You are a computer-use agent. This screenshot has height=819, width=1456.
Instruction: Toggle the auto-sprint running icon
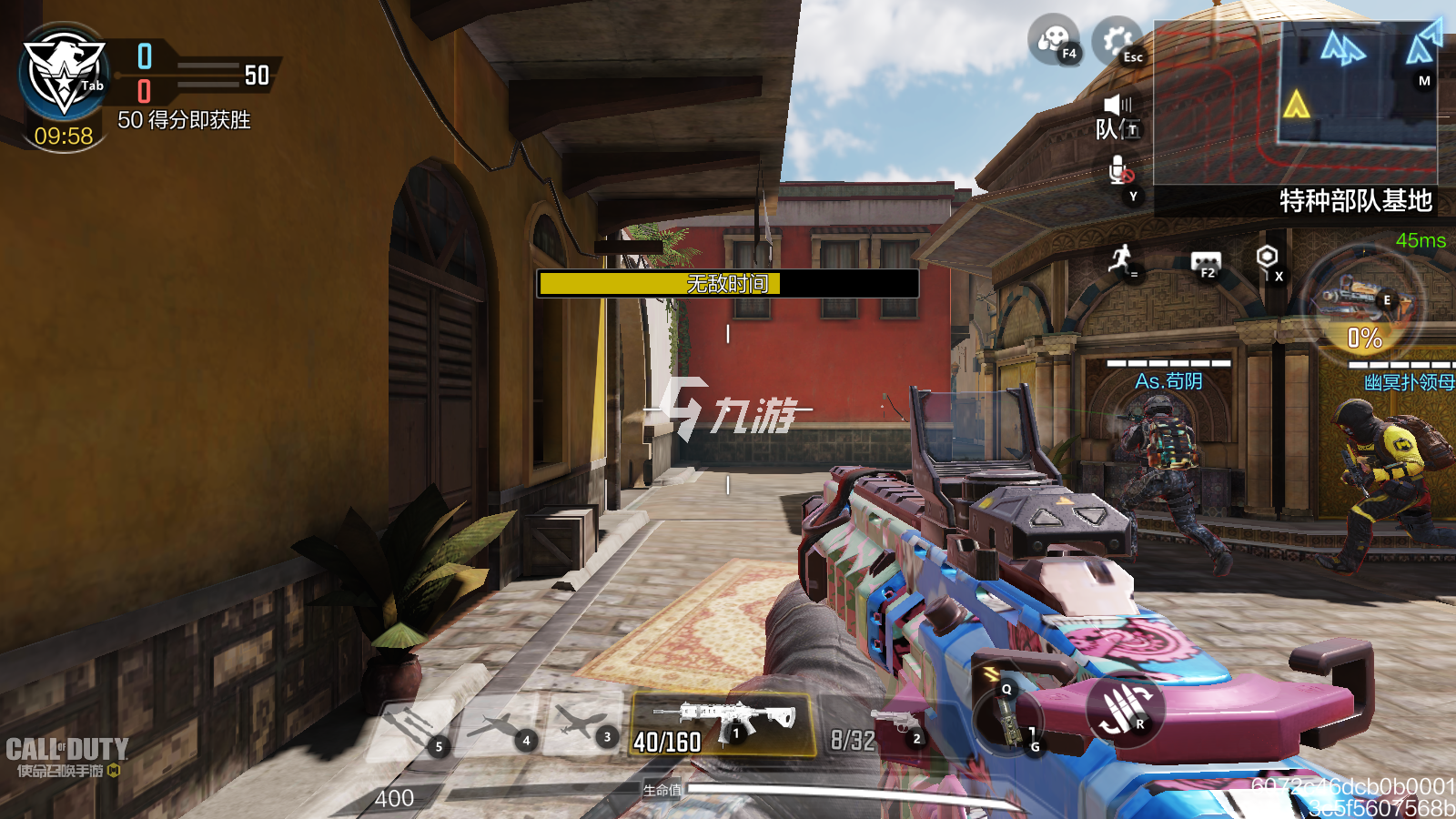coord(1121,259)
